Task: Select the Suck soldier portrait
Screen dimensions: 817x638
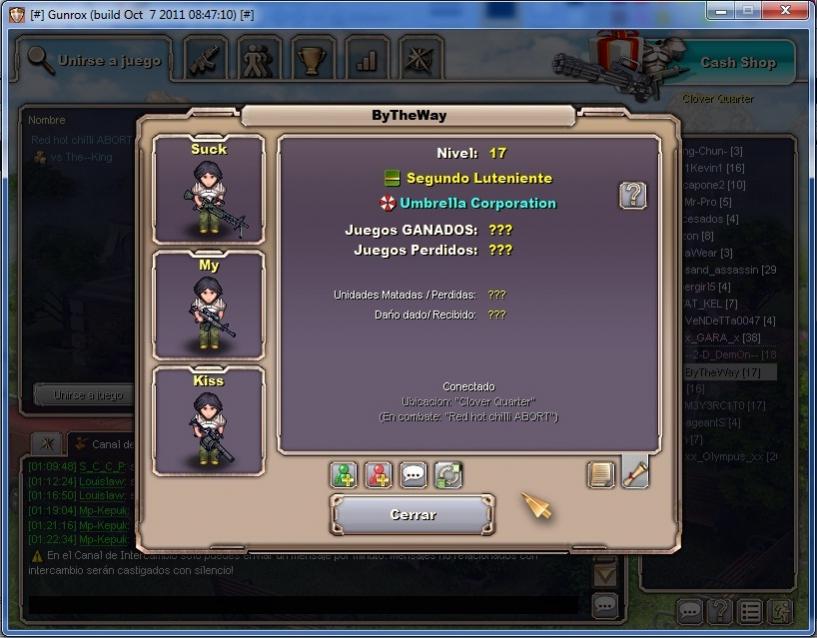Action: pyautogui.click(x=208, y=190)
